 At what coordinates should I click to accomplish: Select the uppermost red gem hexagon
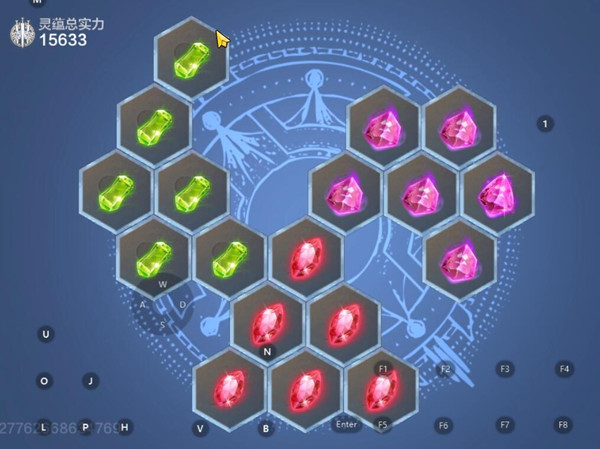(306, 259)
